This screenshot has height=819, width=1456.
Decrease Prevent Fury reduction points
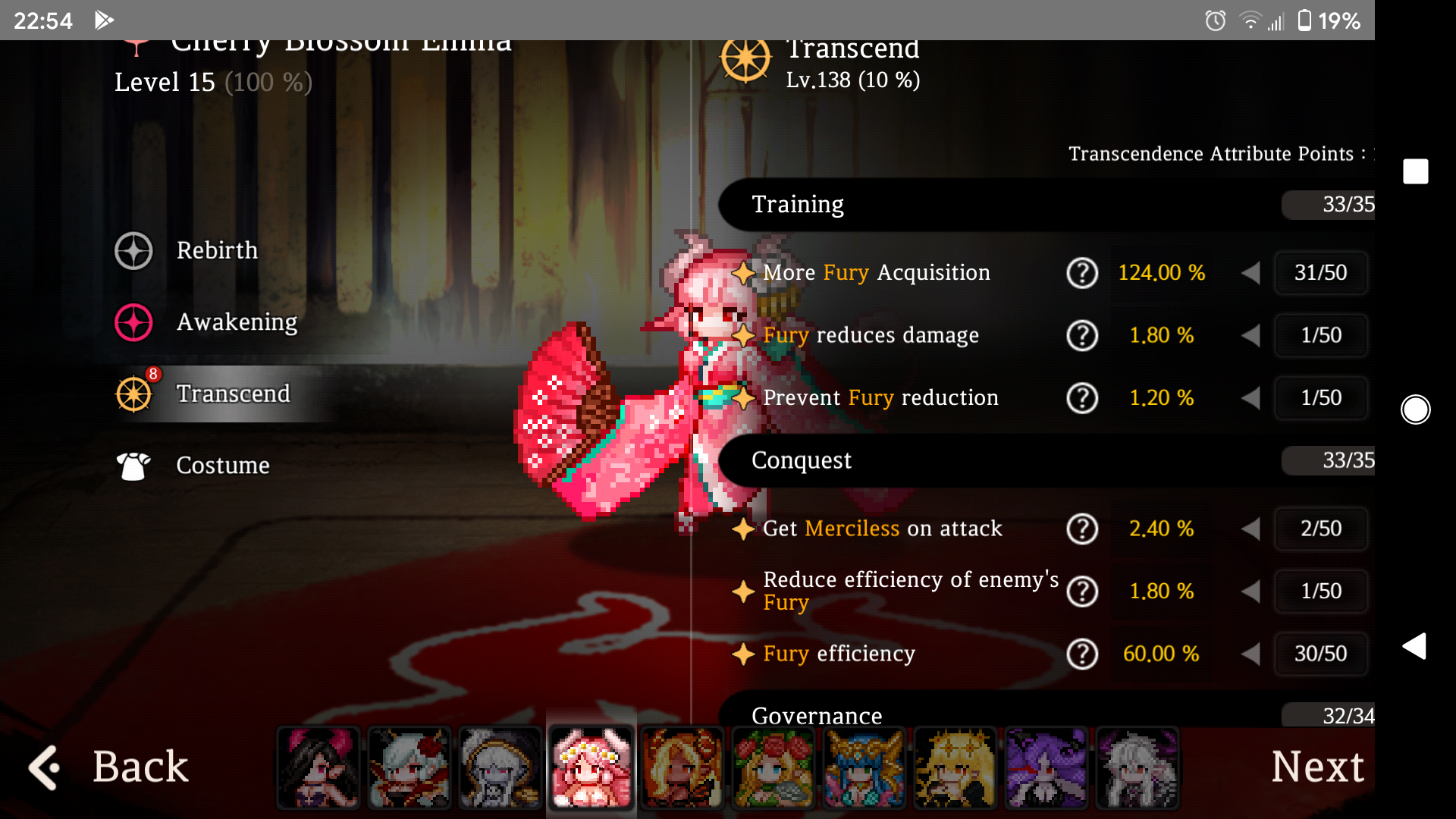click(1250, 398)
